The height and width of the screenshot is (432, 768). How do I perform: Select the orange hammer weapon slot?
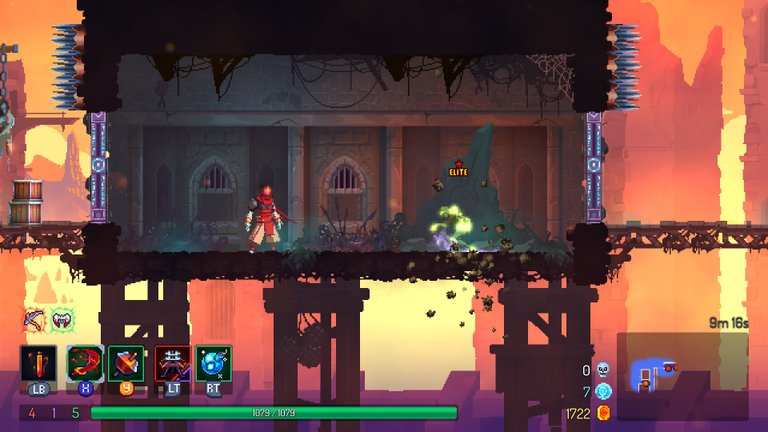tap(127, 363)
